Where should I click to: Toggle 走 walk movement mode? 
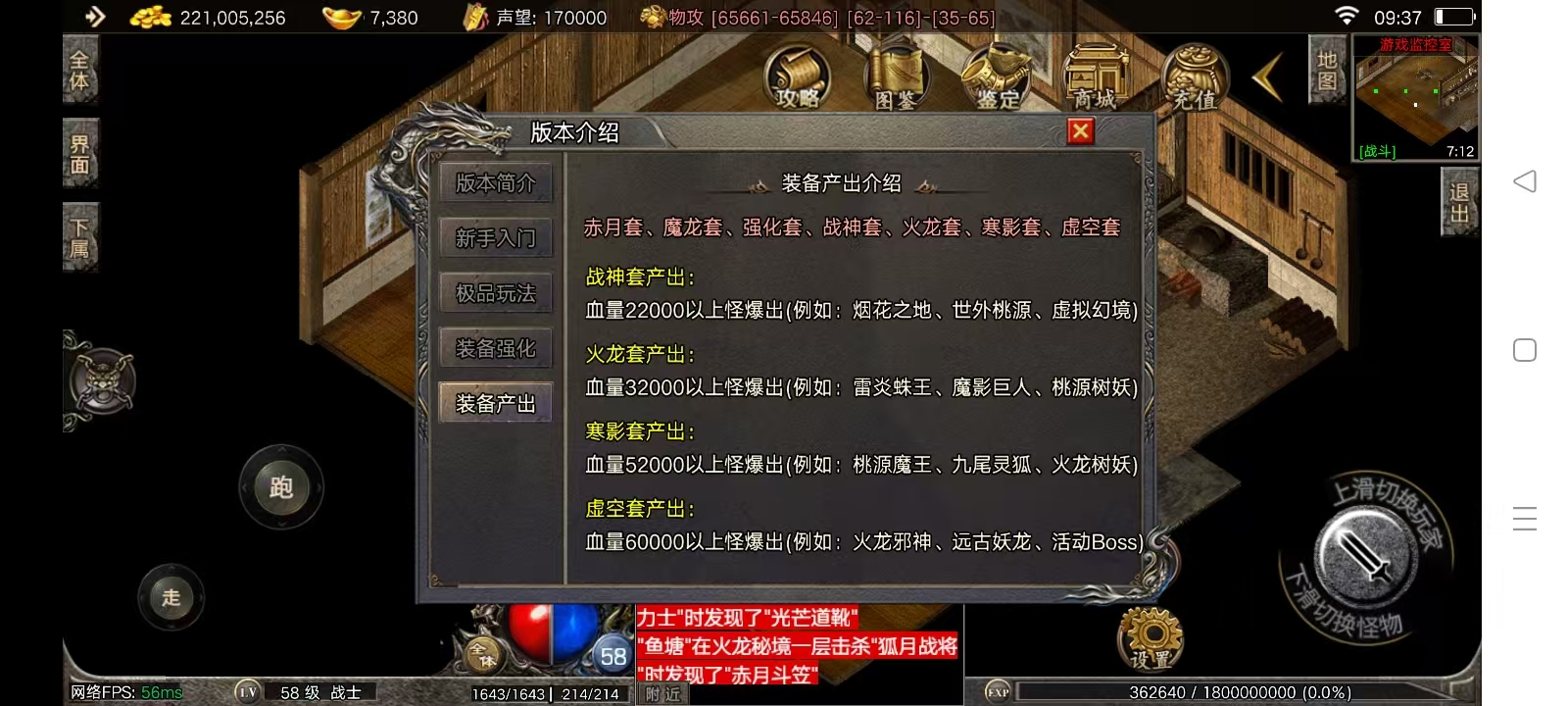point(171,597)
